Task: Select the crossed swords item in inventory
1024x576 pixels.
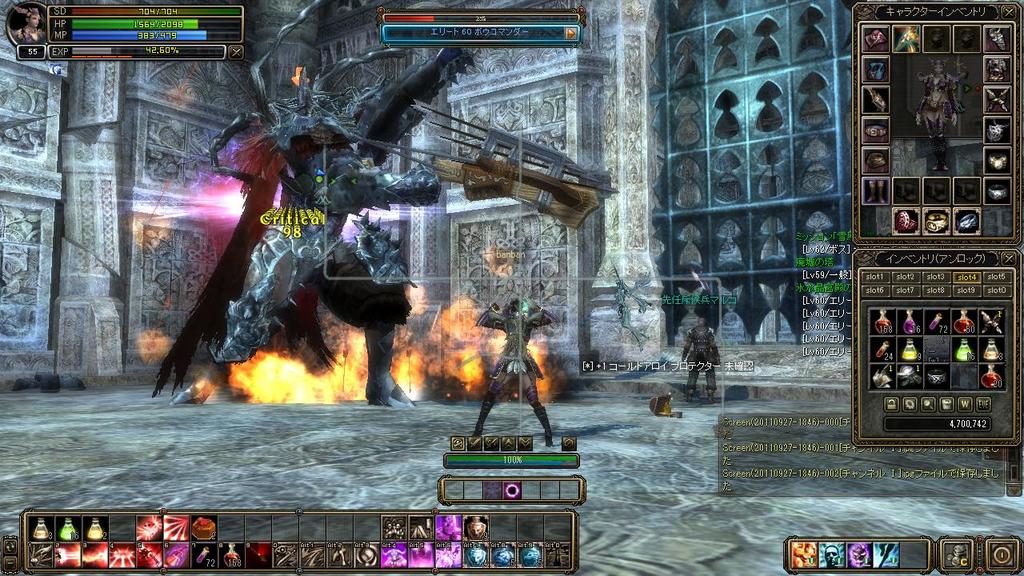Action: (x=991, y=321)
